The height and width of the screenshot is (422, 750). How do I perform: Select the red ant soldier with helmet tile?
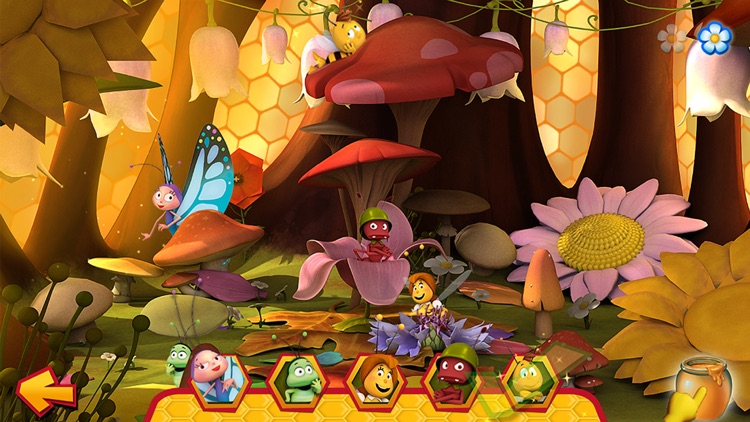pos(451,380)
